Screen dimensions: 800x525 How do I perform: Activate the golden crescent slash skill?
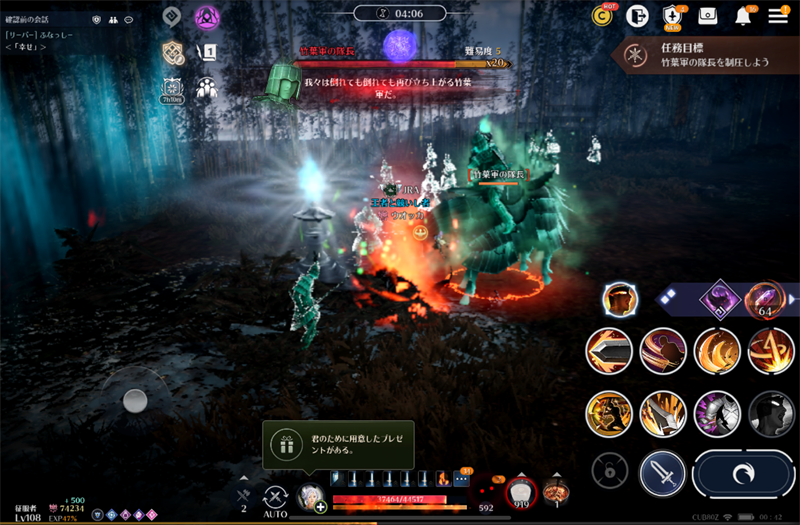coord(717,351)
